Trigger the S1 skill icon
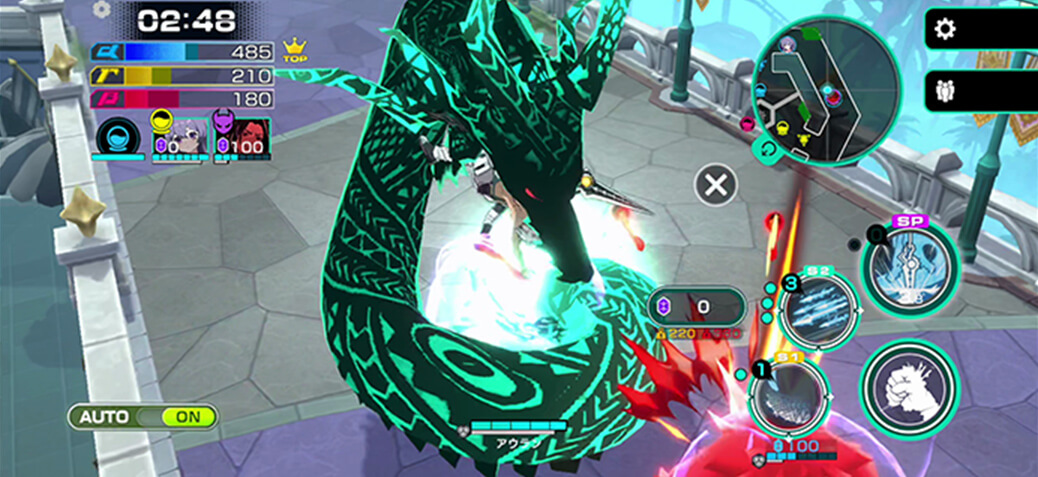This screenshot has height=477, width=1038. point(789,398)
